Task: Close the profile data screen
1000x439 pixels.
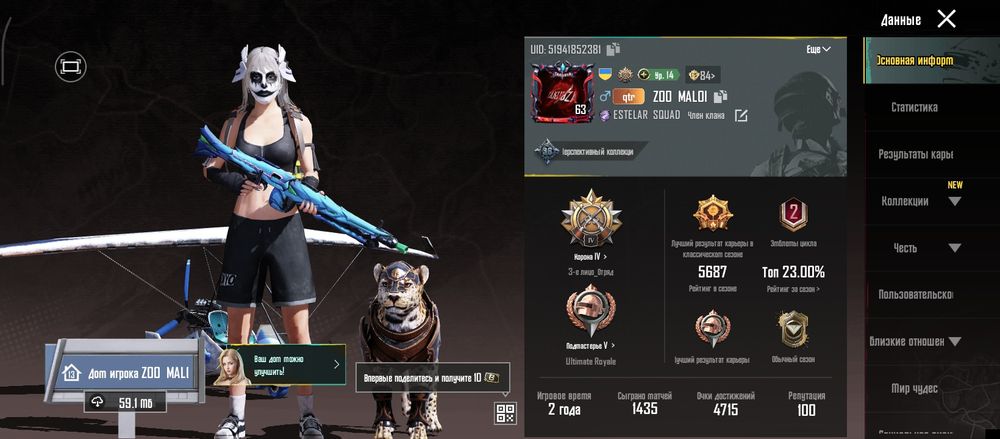Action: [946, 19]
